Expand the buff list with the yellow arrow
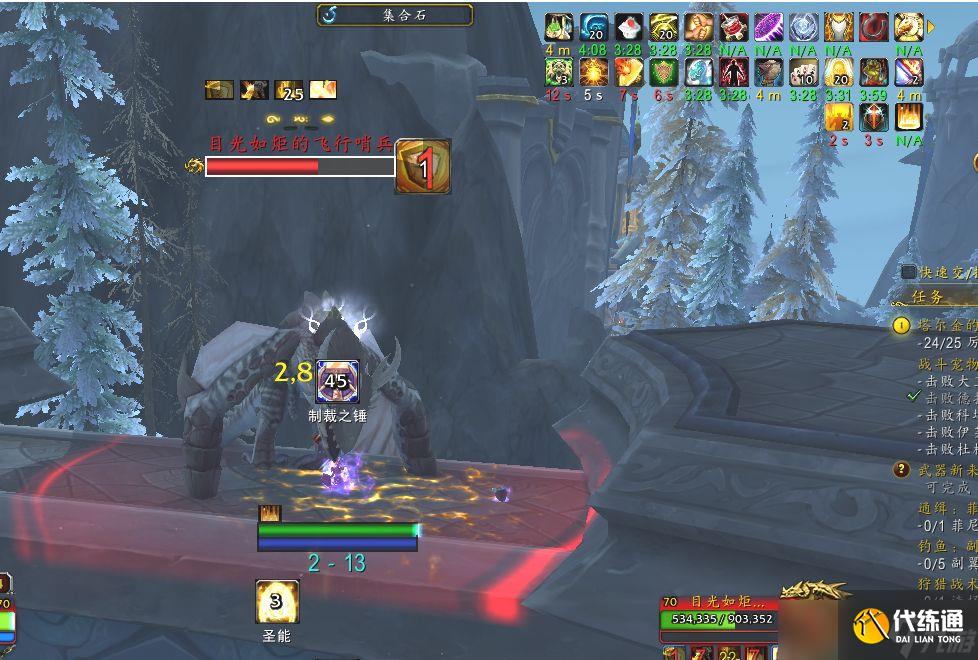 coord(932,27)
